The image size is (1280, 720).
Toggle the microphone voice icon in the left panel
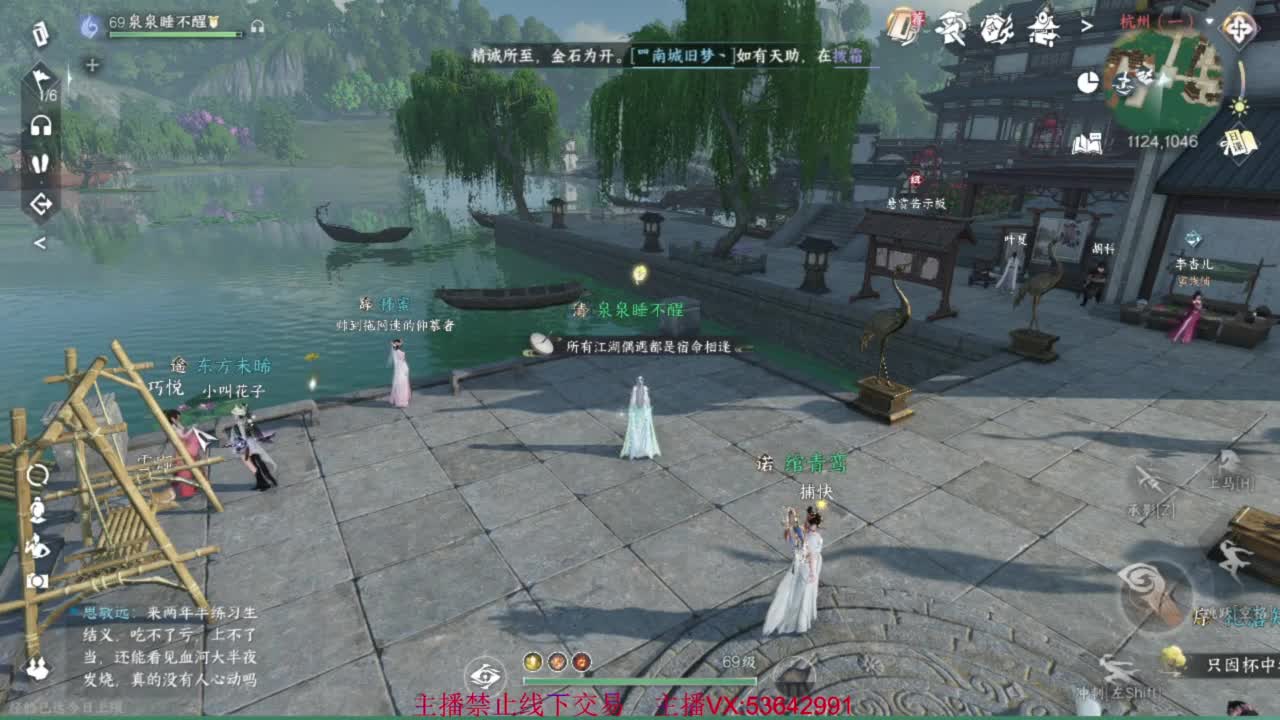pyautogui.click(x=40, y=163)
